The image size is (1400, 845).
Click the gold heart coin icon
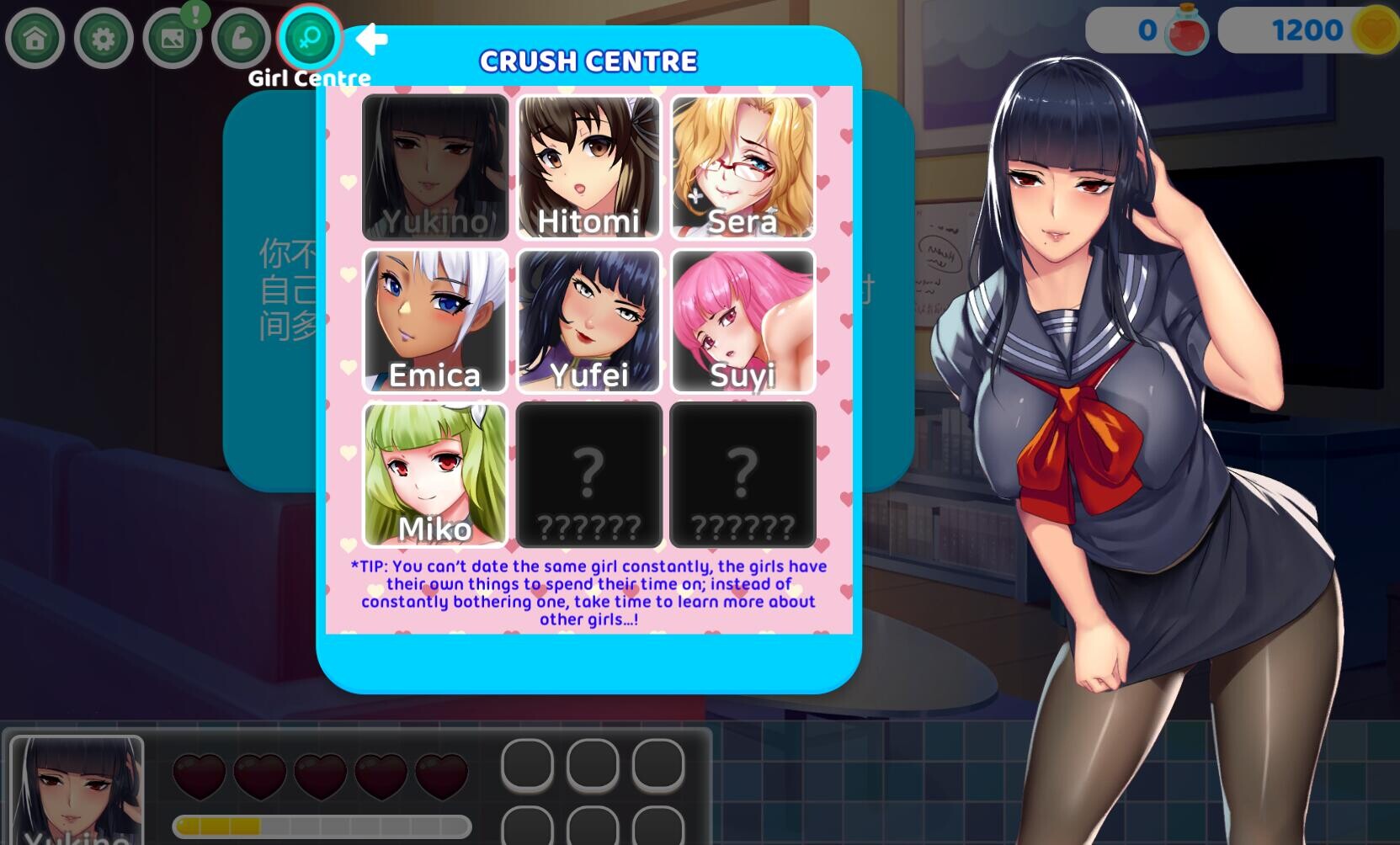(x=1375, y=31)
